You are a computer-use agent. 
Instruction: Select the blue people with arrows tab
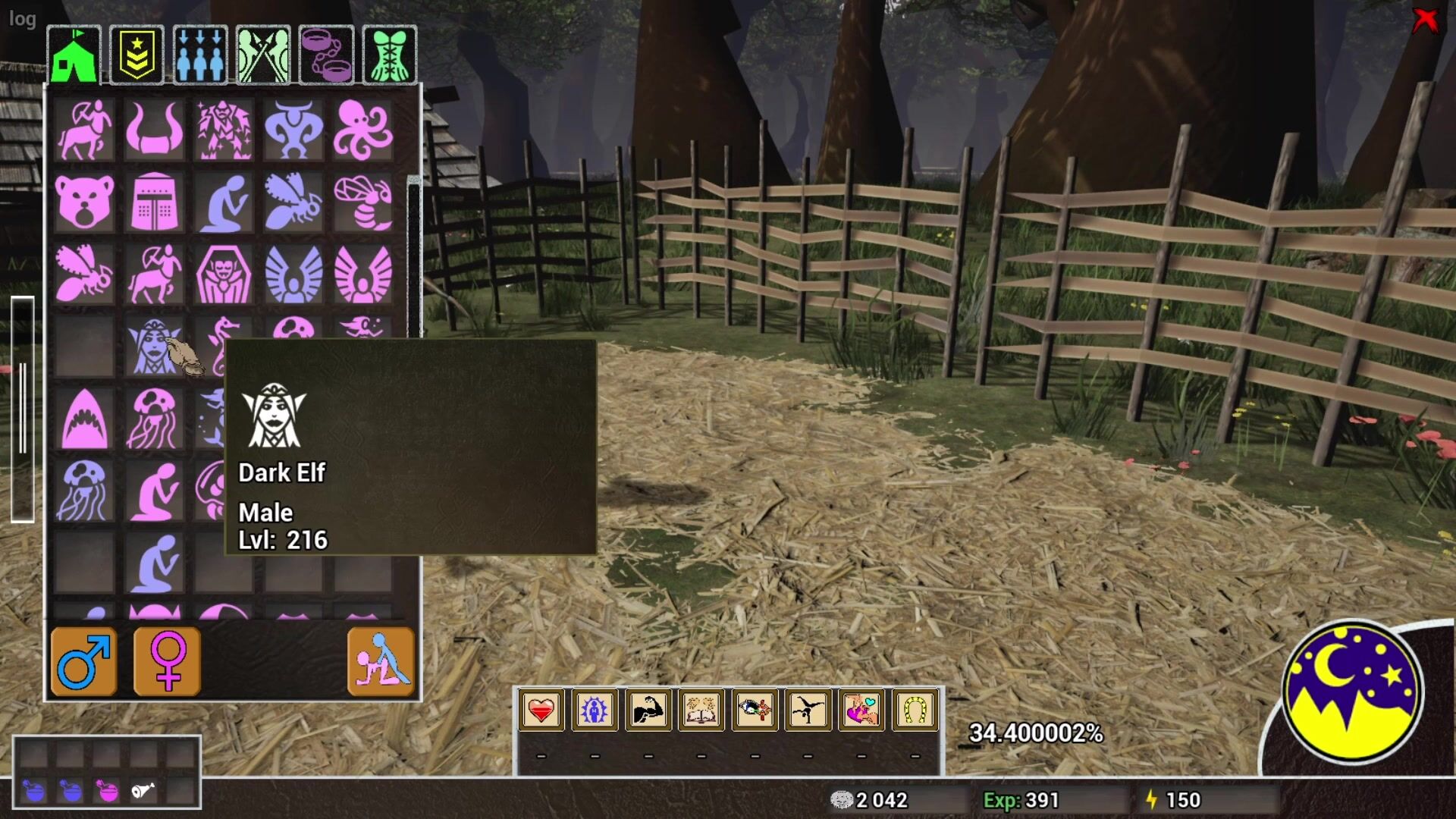coord(200,55)
